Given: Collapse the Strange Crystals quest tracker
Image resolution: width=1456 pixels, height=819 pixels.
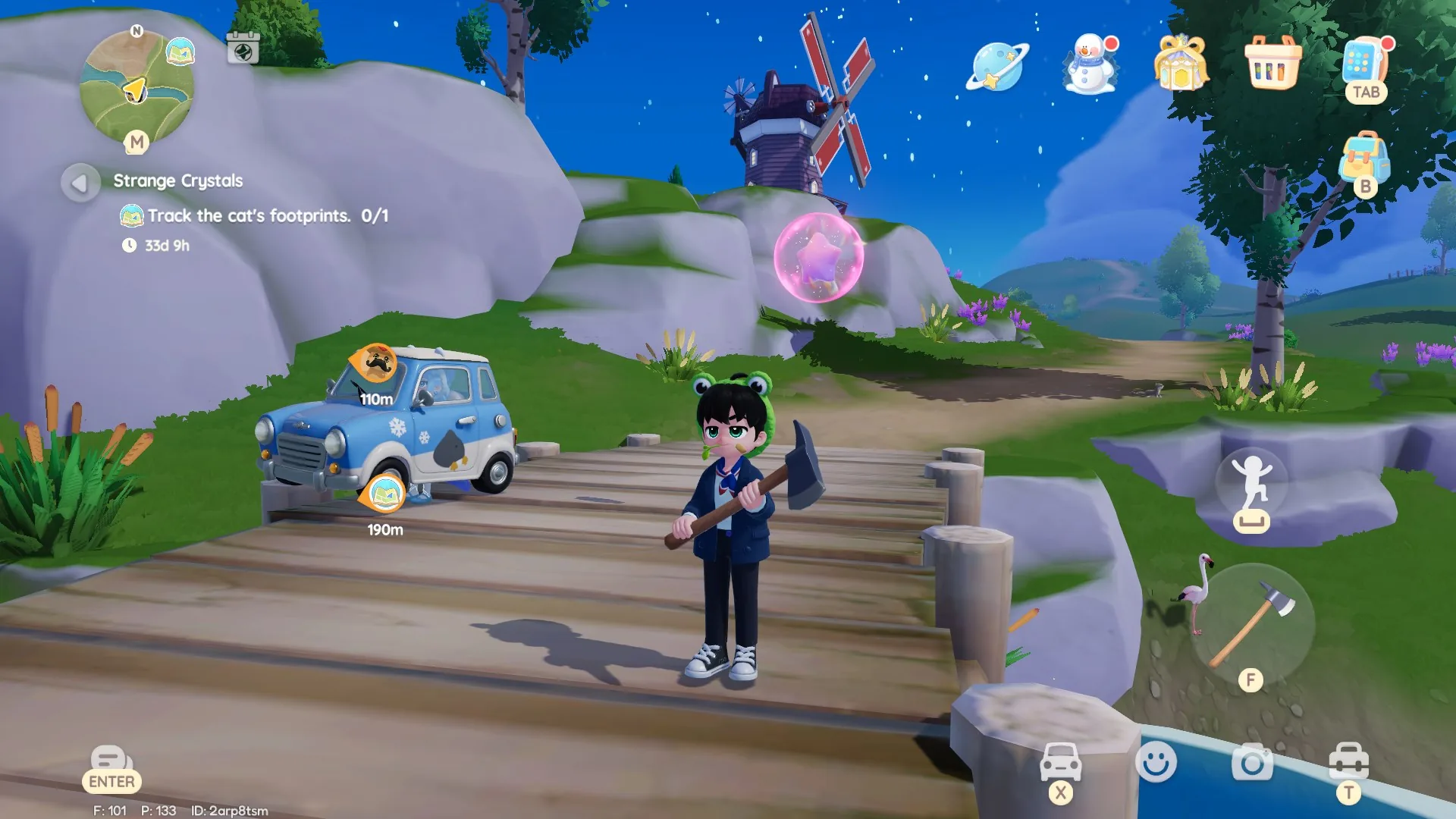Looking at the screenshot, I should pos(79,182).
